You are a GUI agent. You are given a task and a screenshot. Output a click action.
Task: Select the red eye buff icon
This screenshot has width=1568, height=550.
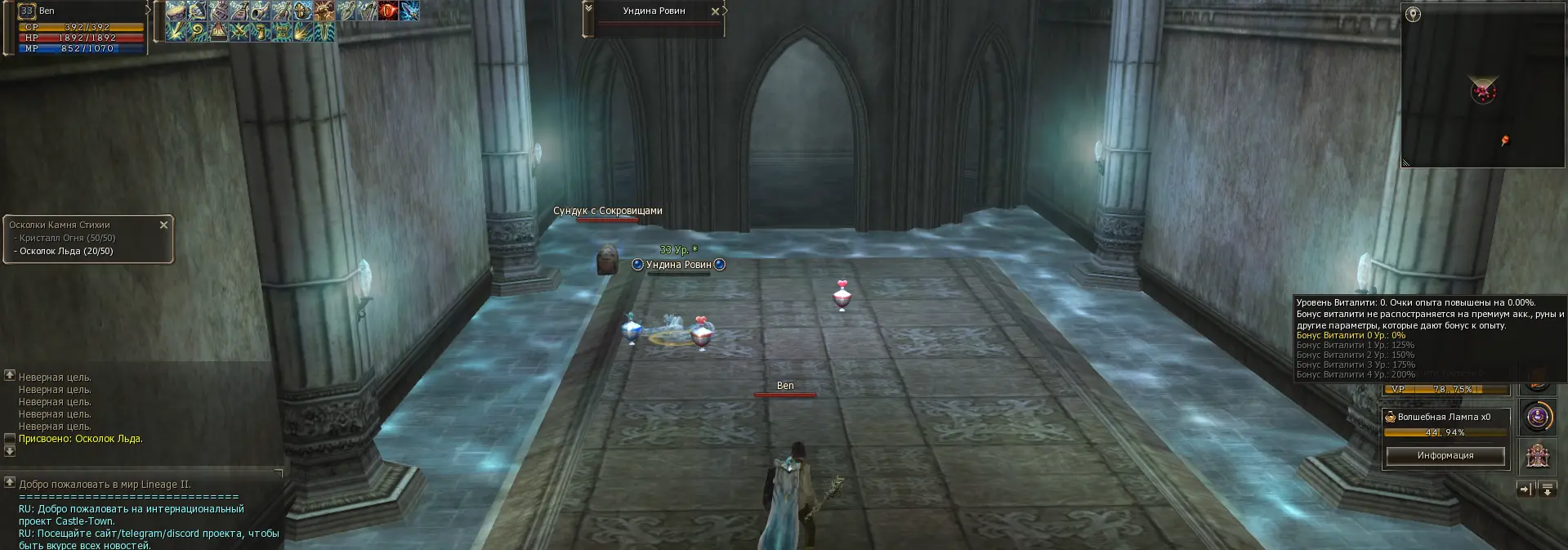coord(388,11)
